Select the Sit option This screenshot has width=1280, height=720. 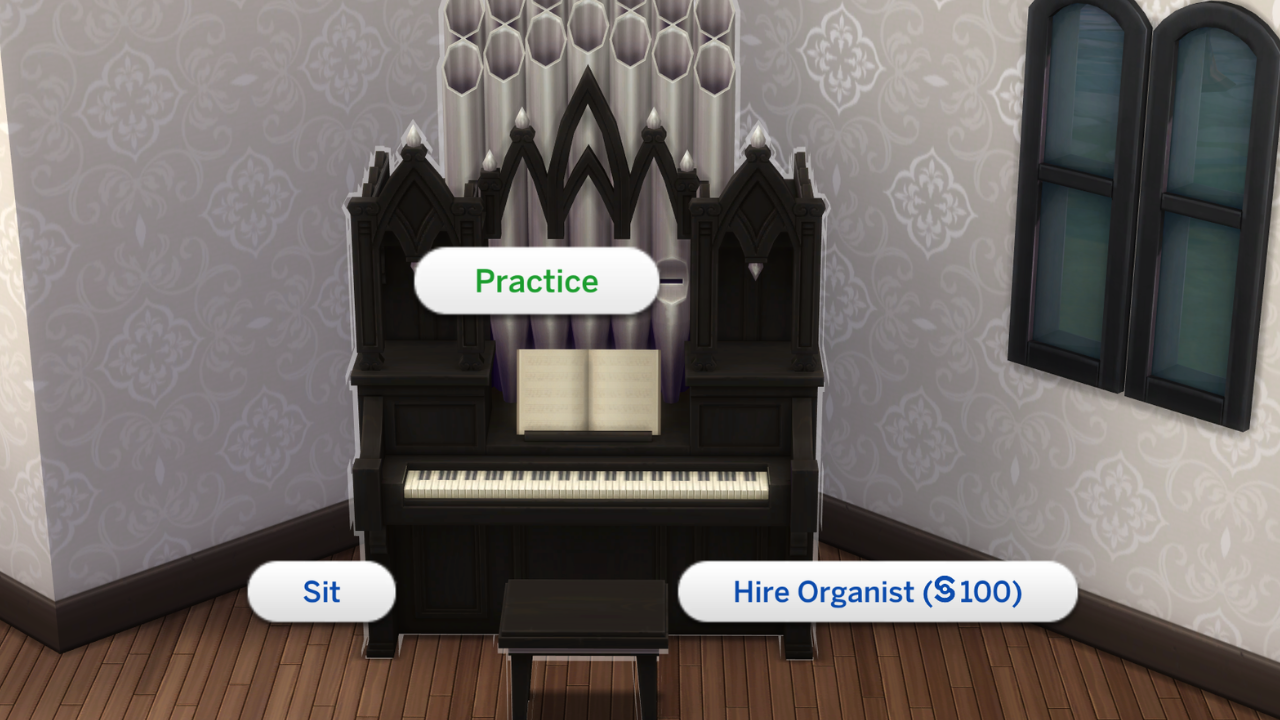[320, 593]
